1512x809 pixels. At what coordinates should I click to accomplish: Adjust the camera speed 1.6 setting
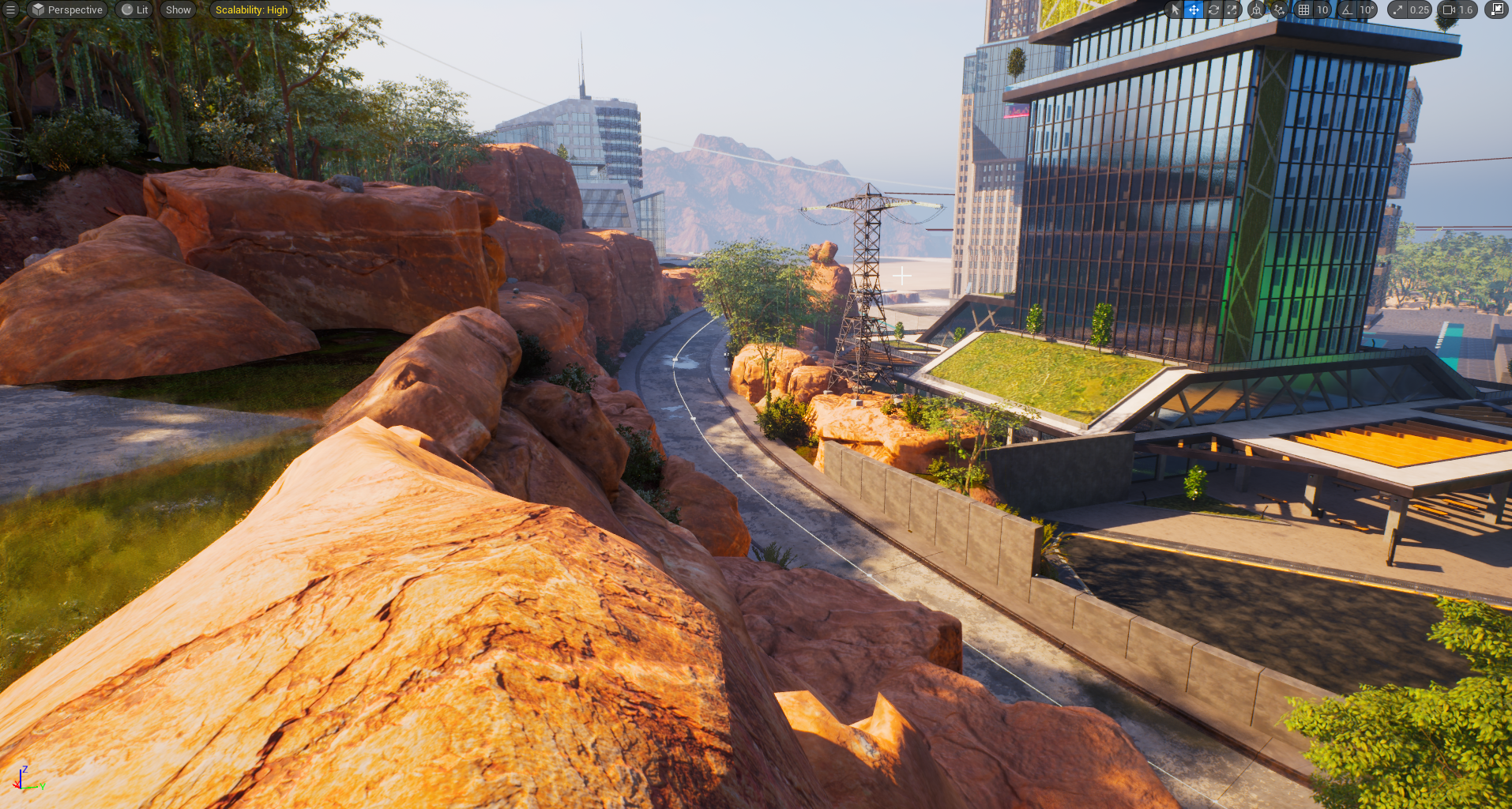1458,9
